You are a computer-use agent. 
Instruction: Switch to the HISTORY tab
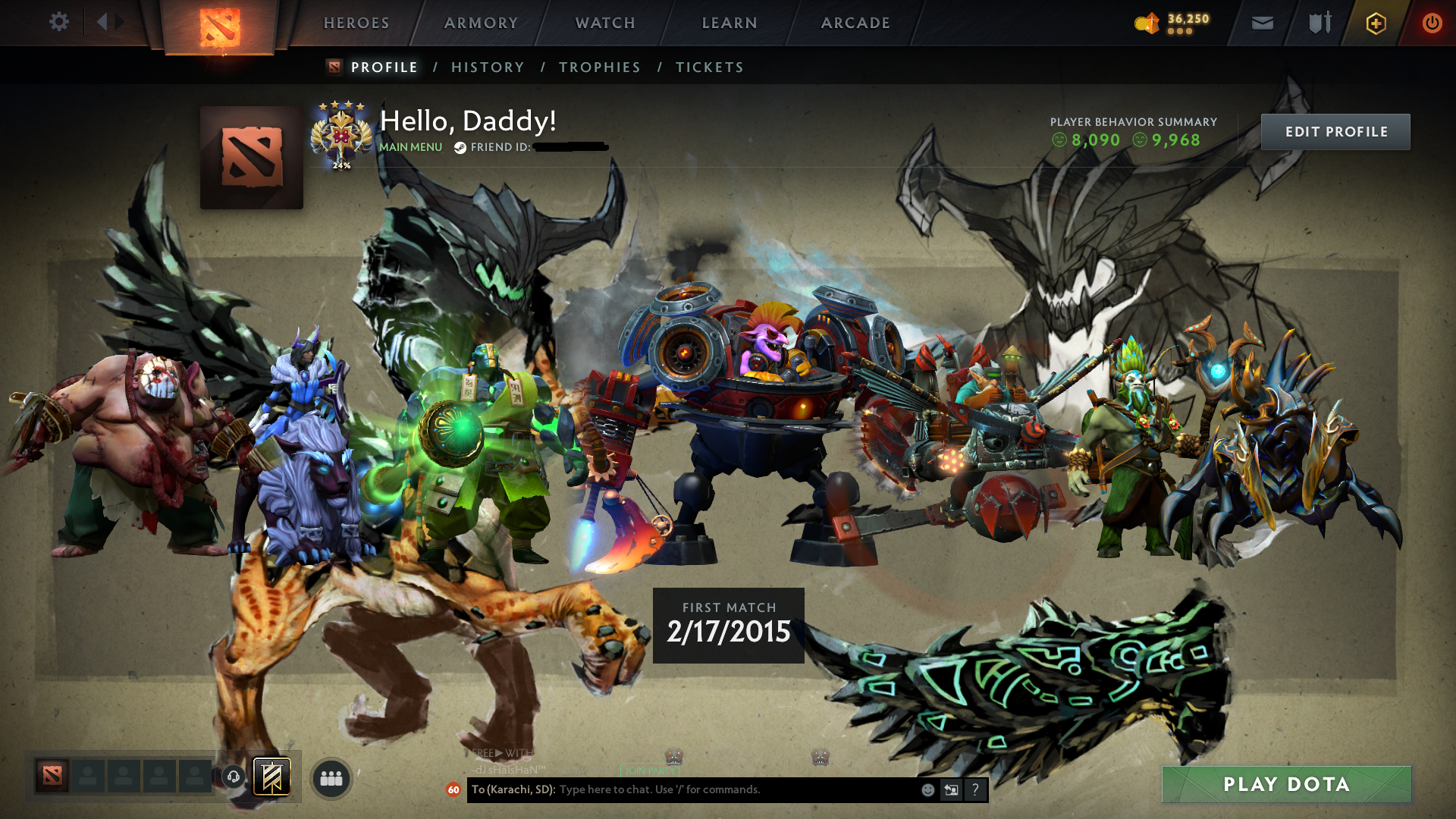click(x=487, y=67)
